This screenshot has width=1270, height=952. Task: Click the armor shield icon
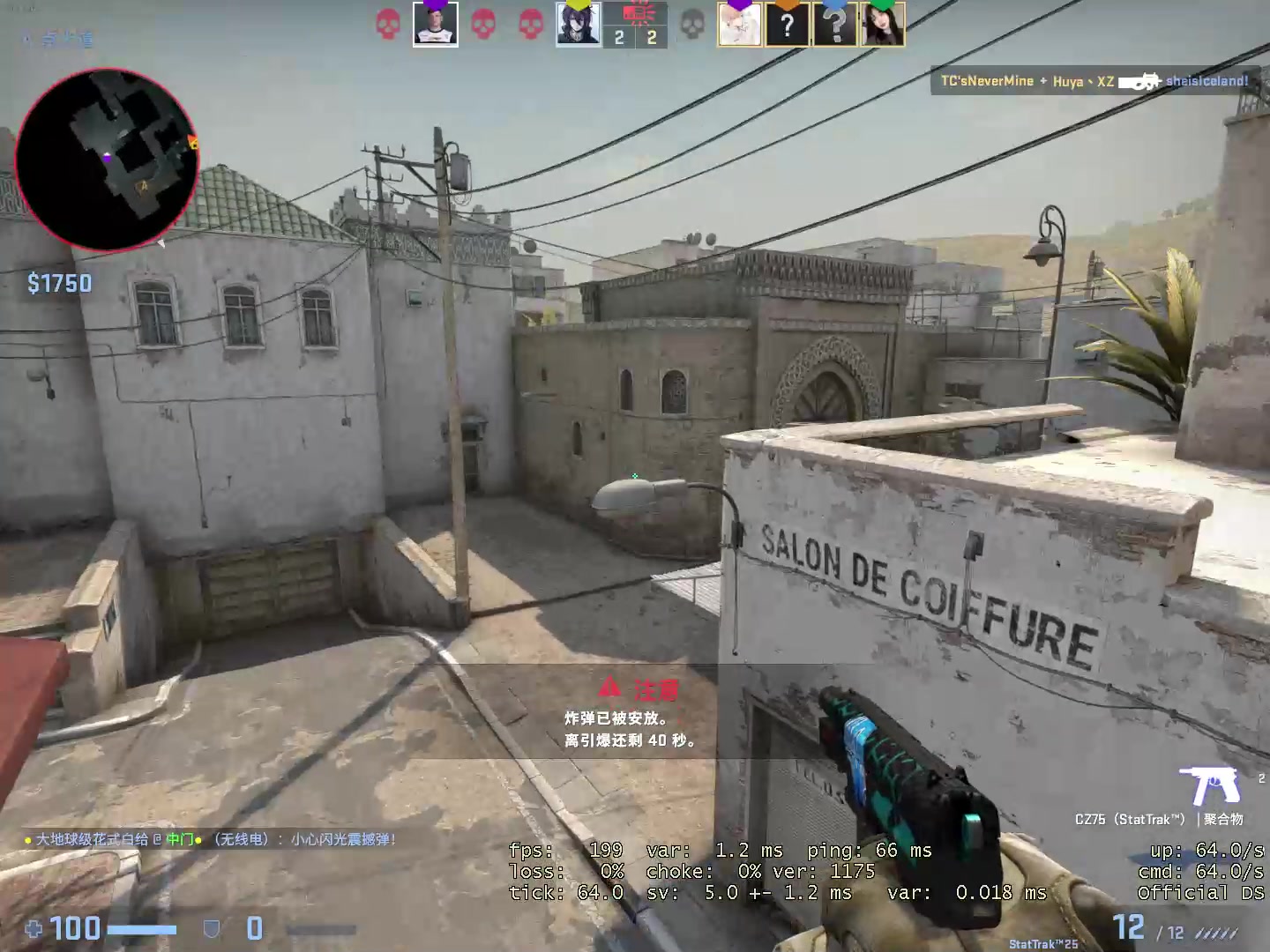tap(210, 928)
